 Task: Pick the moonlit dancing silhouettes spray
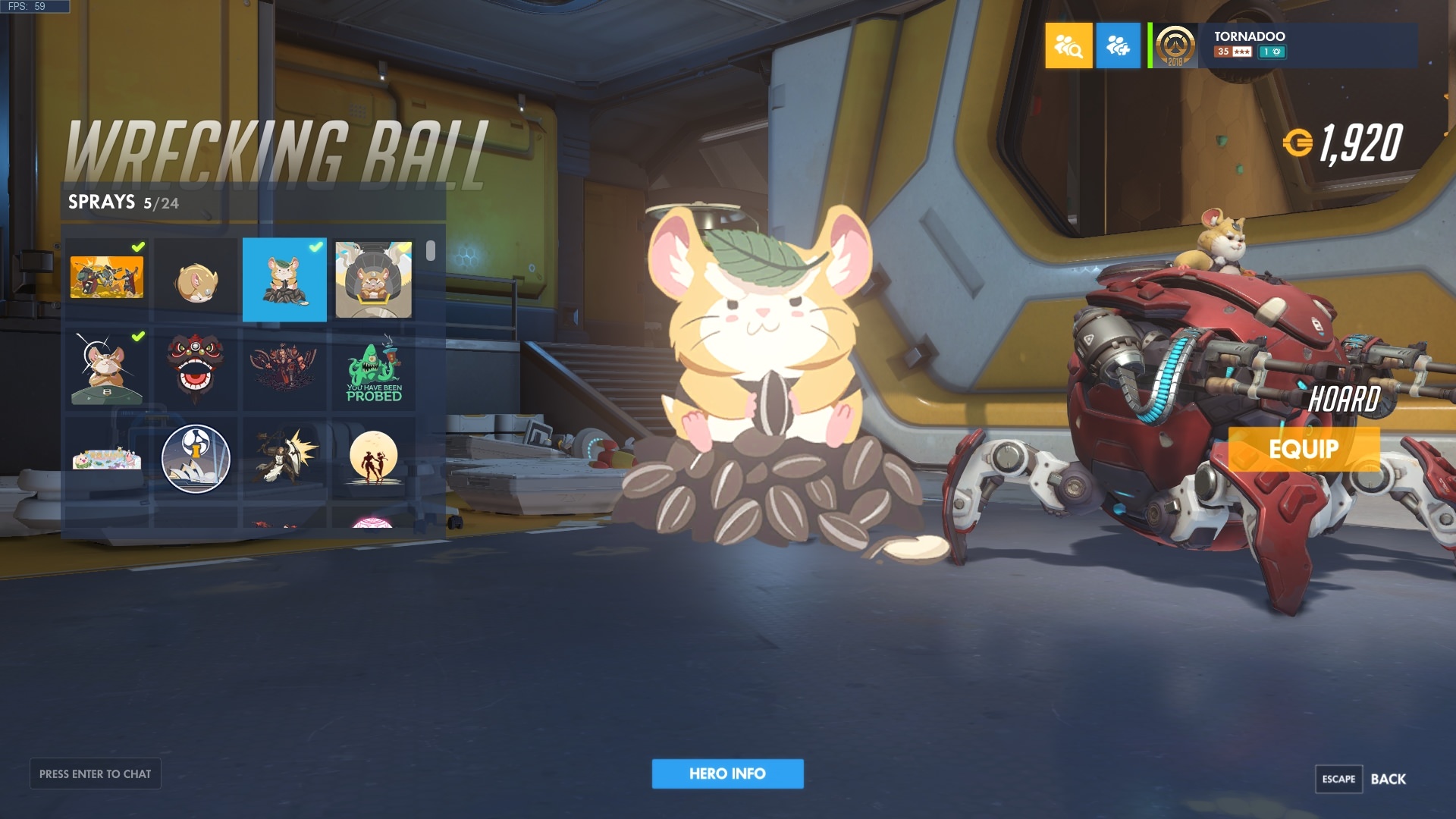(x=374, y=459)
